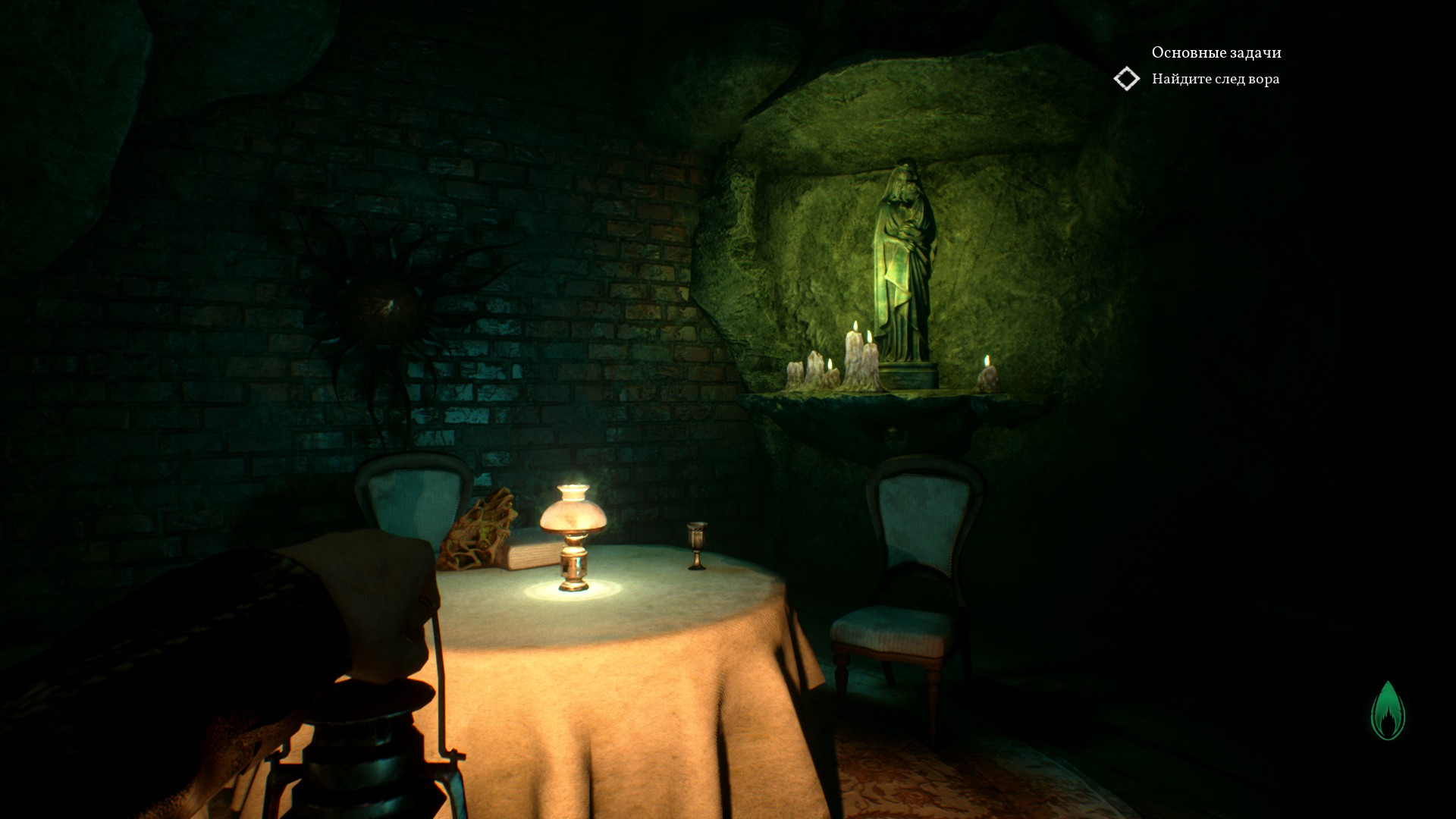This screenshot has width=1456, height=819.
Task: Select the 'Найдите след вора' objective
Action: click(x=1215, y=79)
